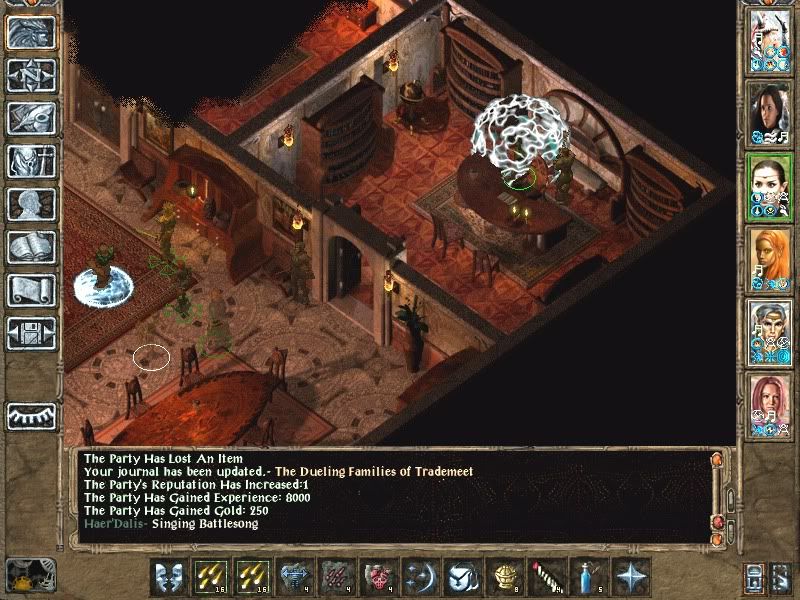Select the orange-haired character portrait
The height and width of the screenshot is (600, 800).
pyautogui.click(x=770, y=260)
